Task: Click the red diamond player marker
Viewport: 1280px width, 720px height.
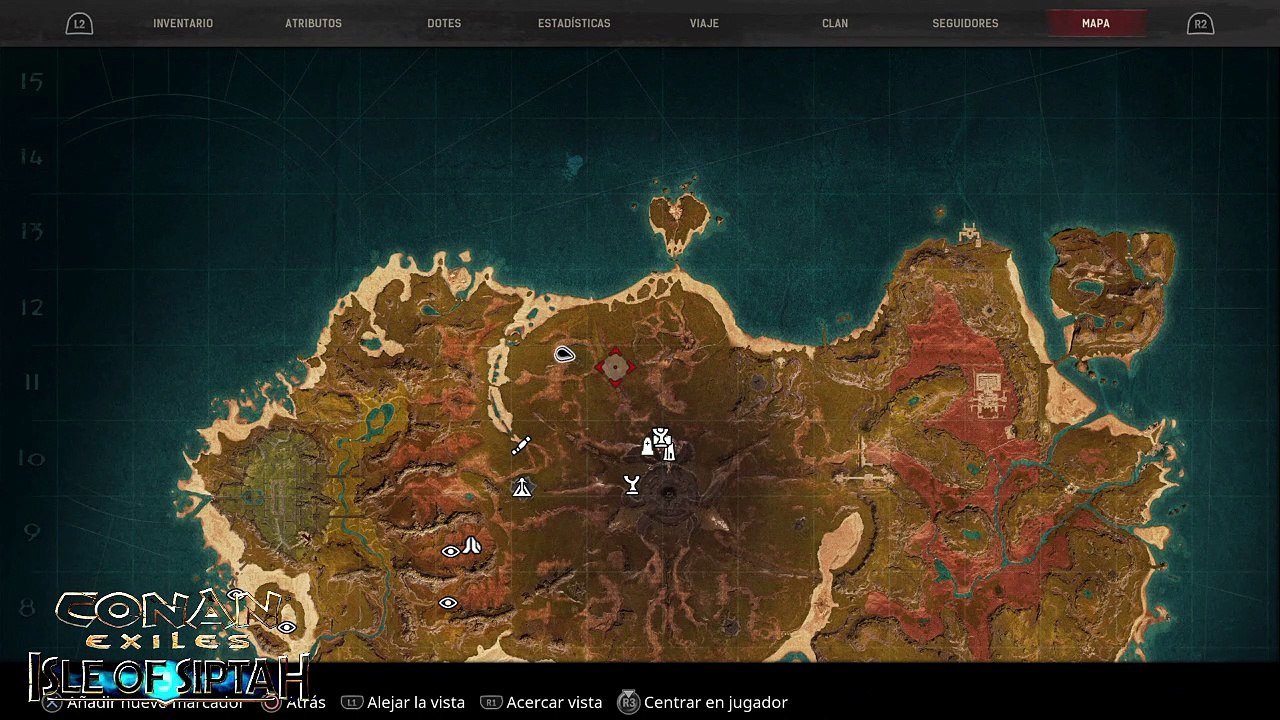Action: pyautogui.click(x=615, y=368)
